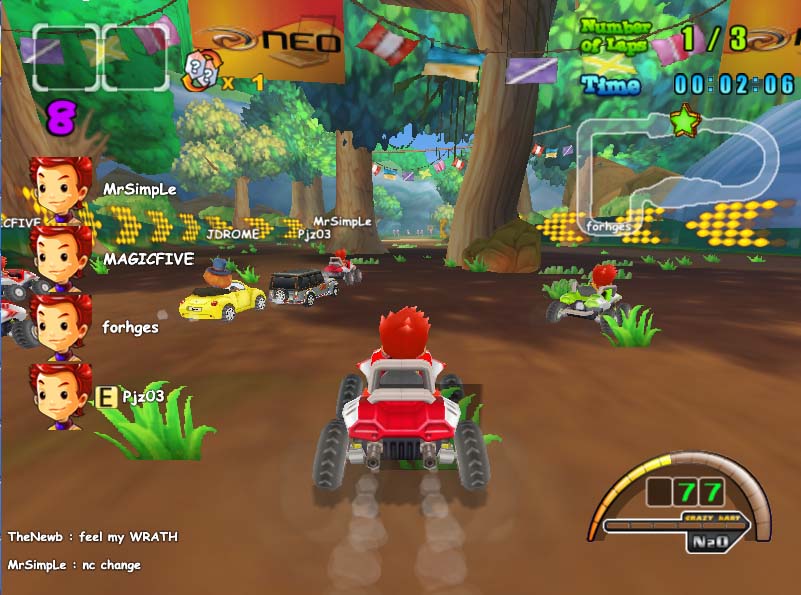The image size is (801, 595).
Task: Click TheNewb's chat message
Action: click(x=92, y=537)
